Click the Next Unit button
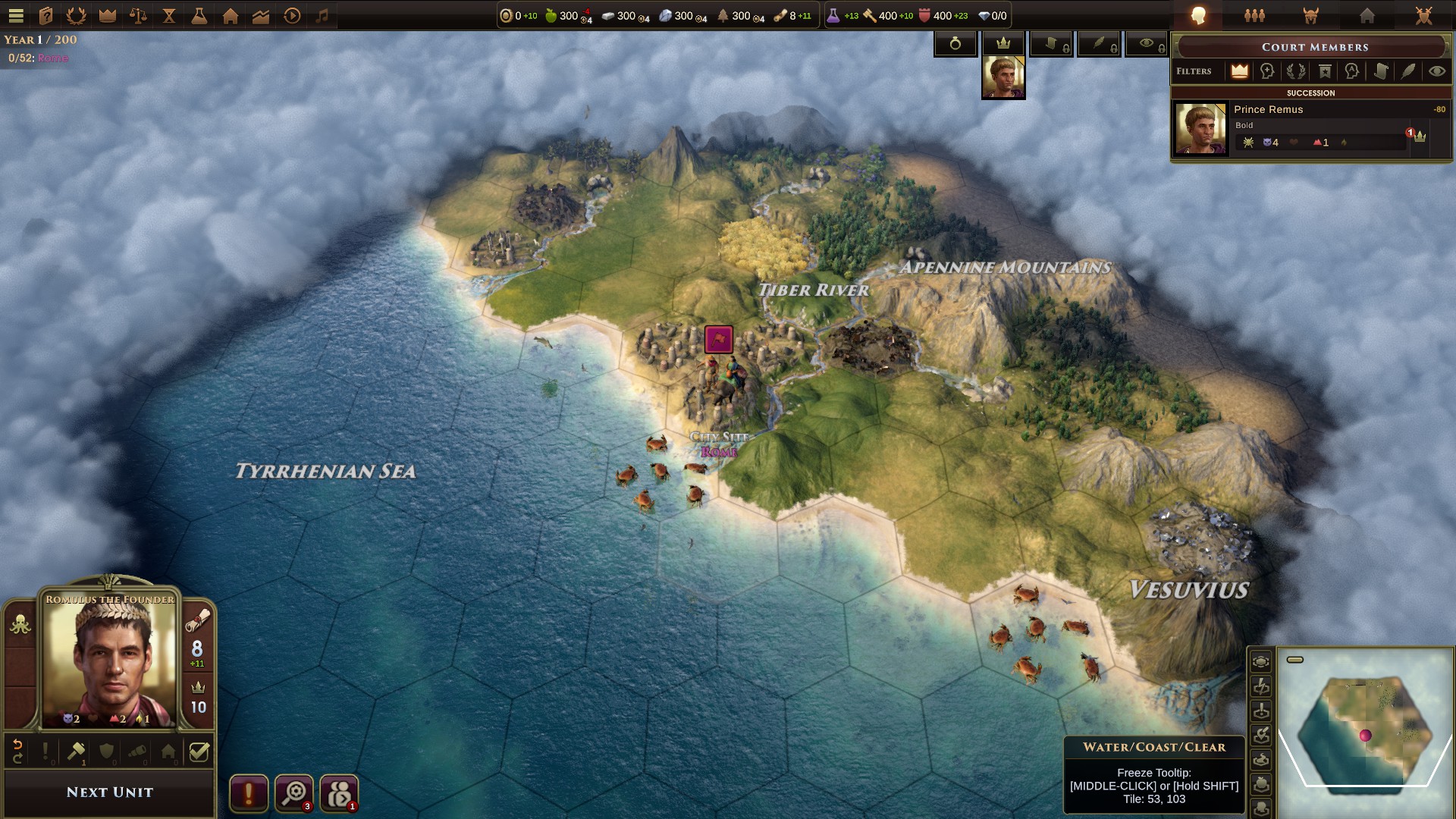 point(109,792)
